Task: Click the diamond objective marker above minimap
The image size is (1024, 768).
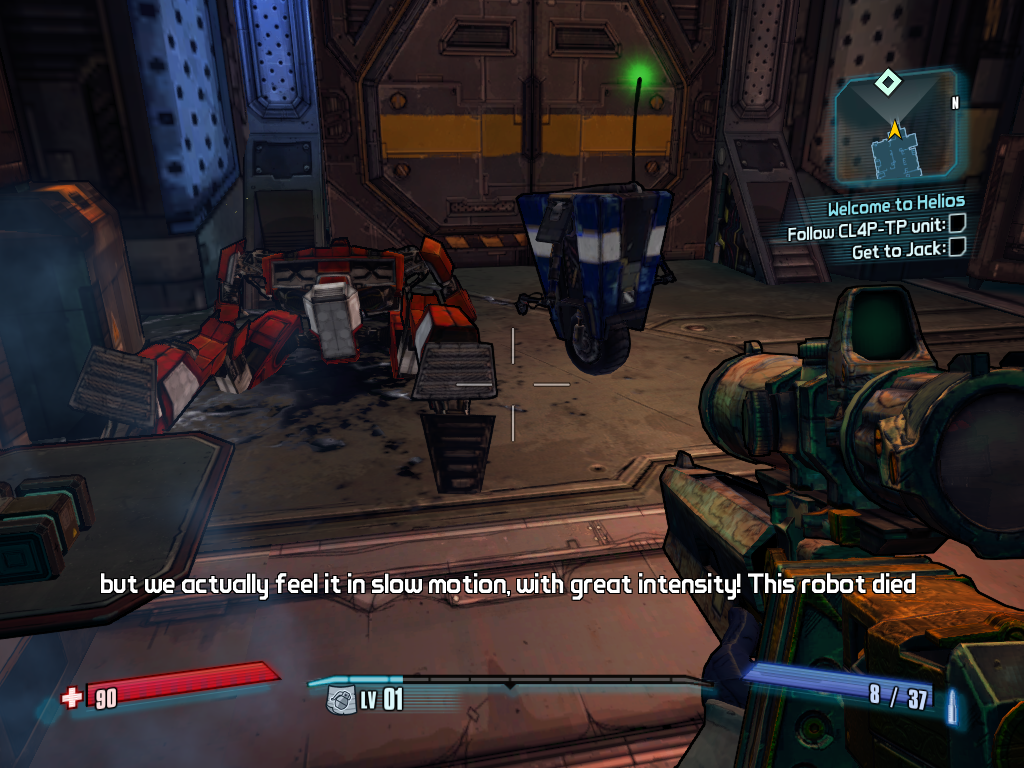Action: point(886,81)
